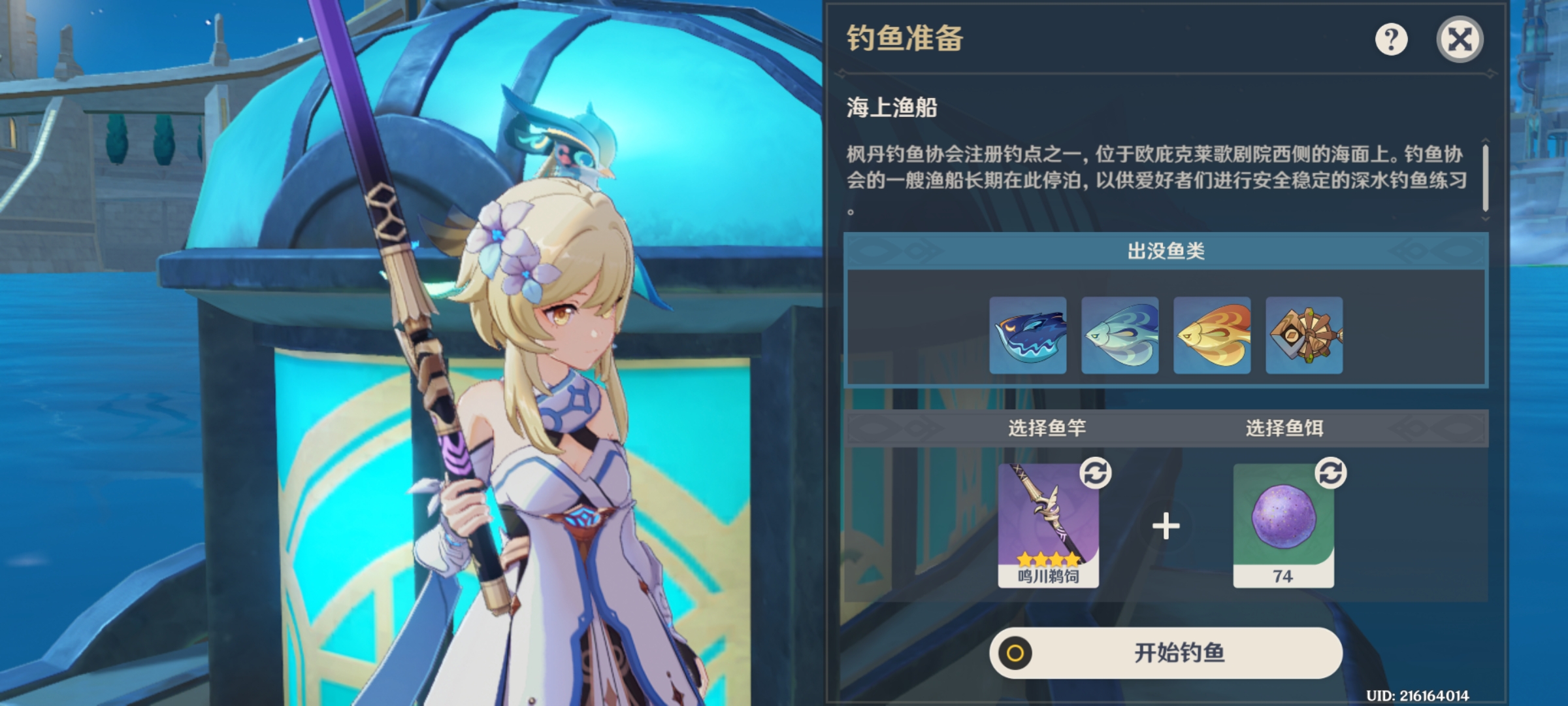
Task: Click the mechanical angular fish species icon
Action: [1304, 337]
